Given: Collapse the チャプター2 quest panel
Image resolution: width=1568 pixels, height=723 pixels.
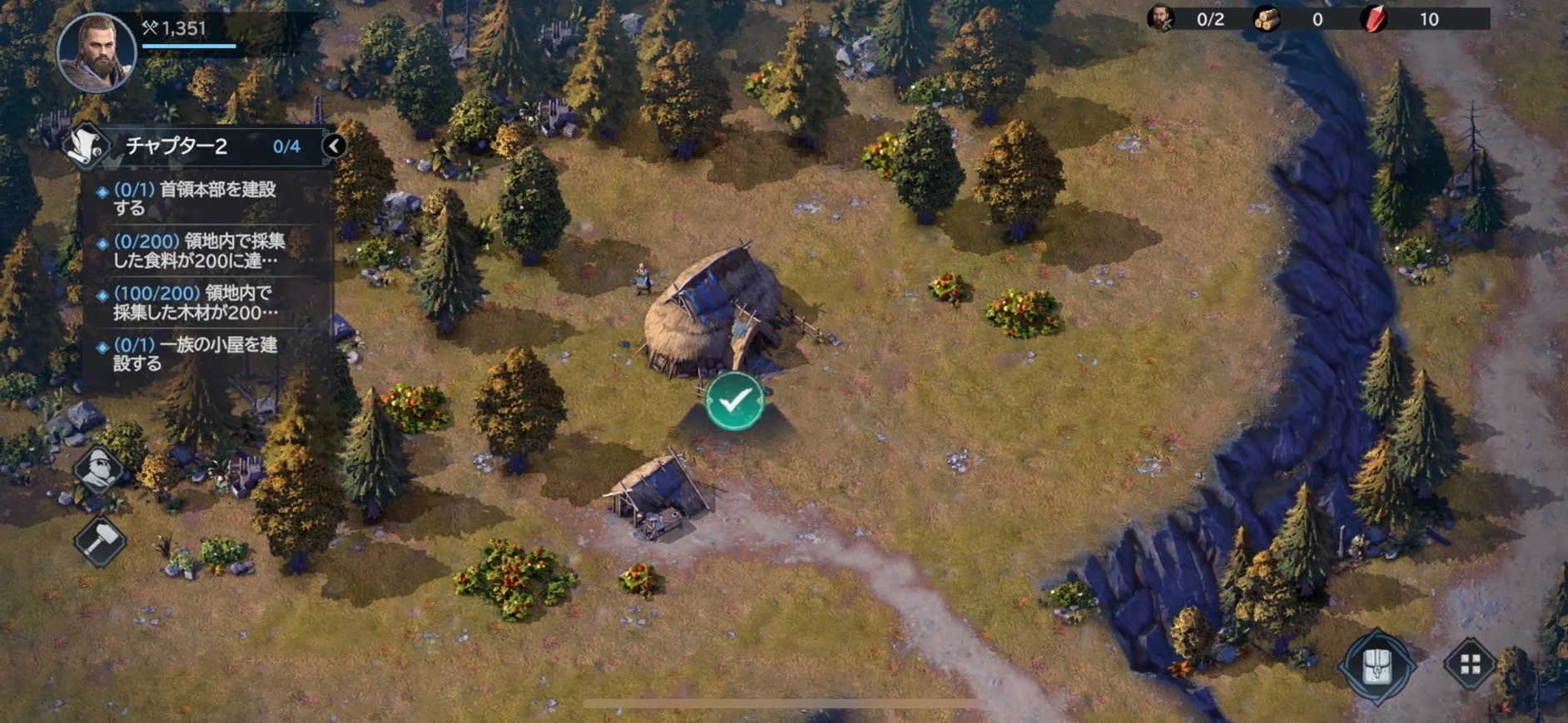Looking at the screenshot, I should tap(335, 146).
